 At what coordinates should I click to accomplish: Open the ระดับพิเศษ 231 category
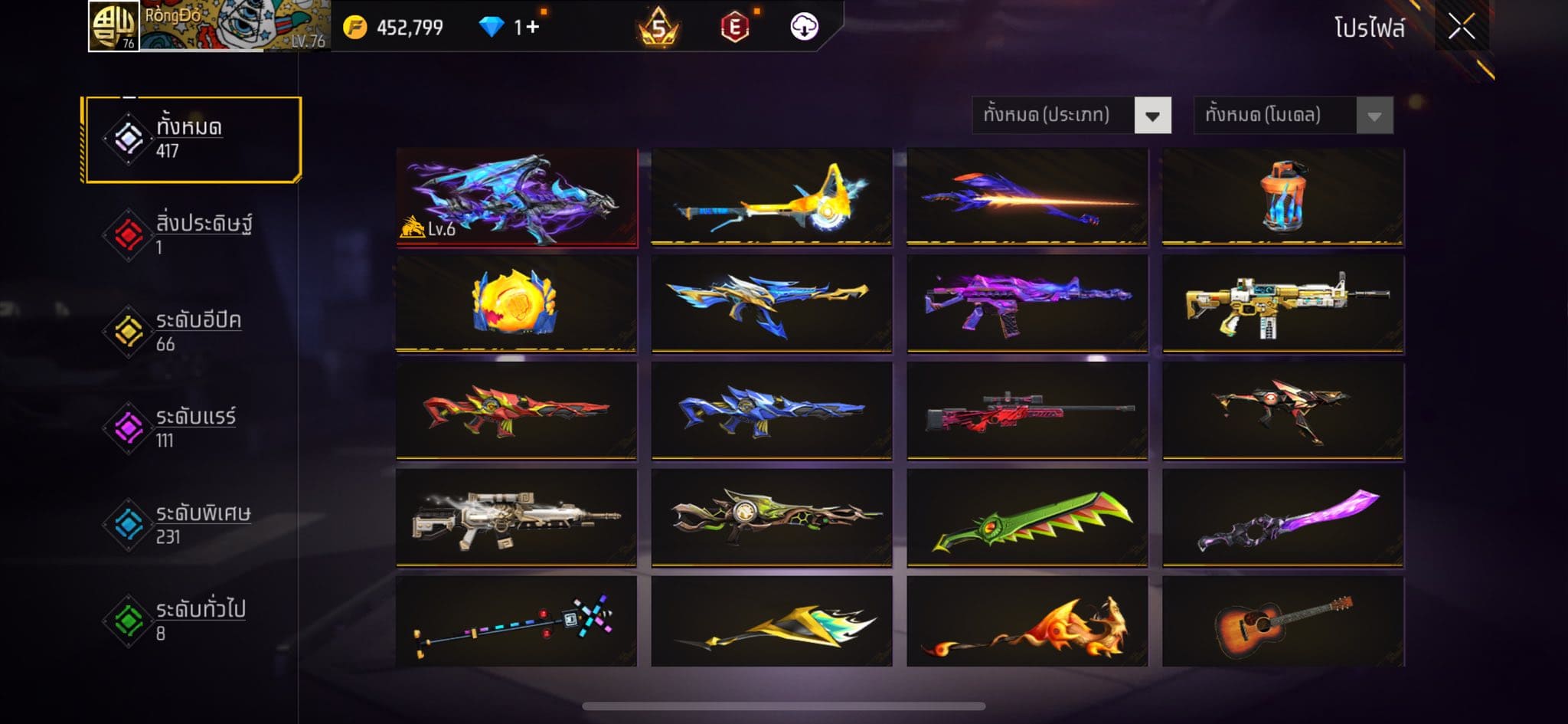tap(191, 524)
